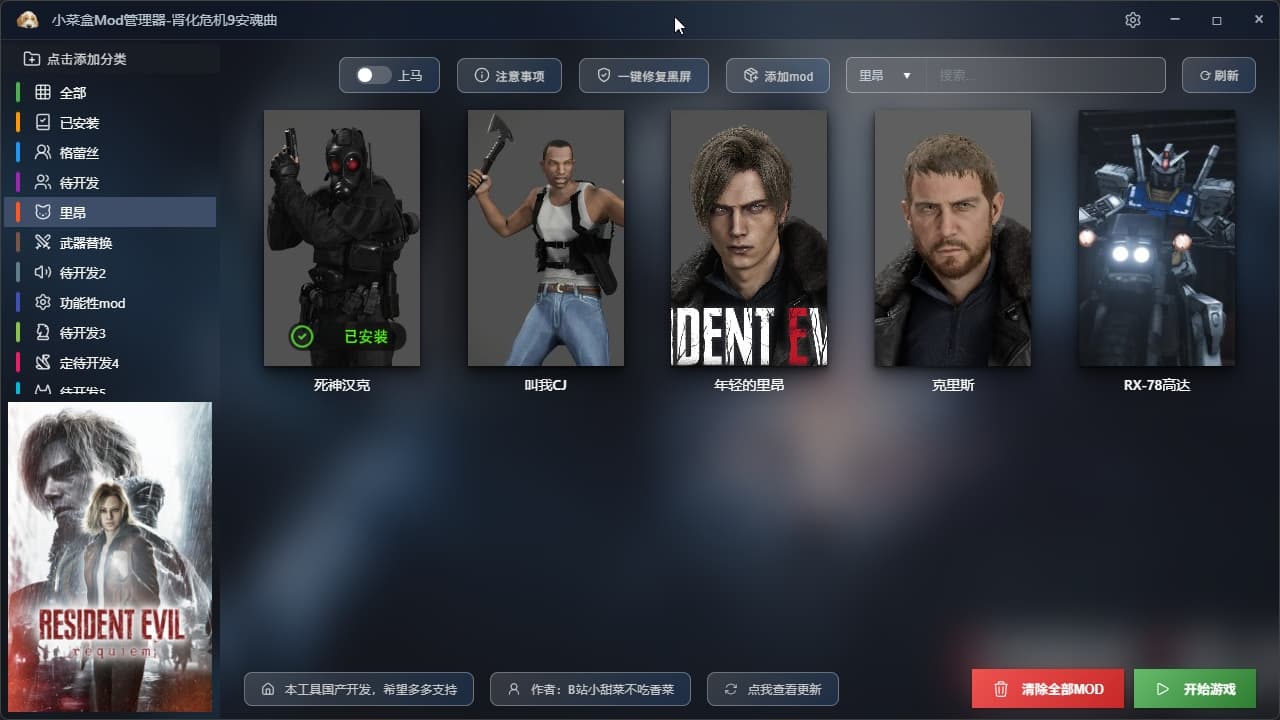Open the 注意事项 notice

tap(509, 76)
